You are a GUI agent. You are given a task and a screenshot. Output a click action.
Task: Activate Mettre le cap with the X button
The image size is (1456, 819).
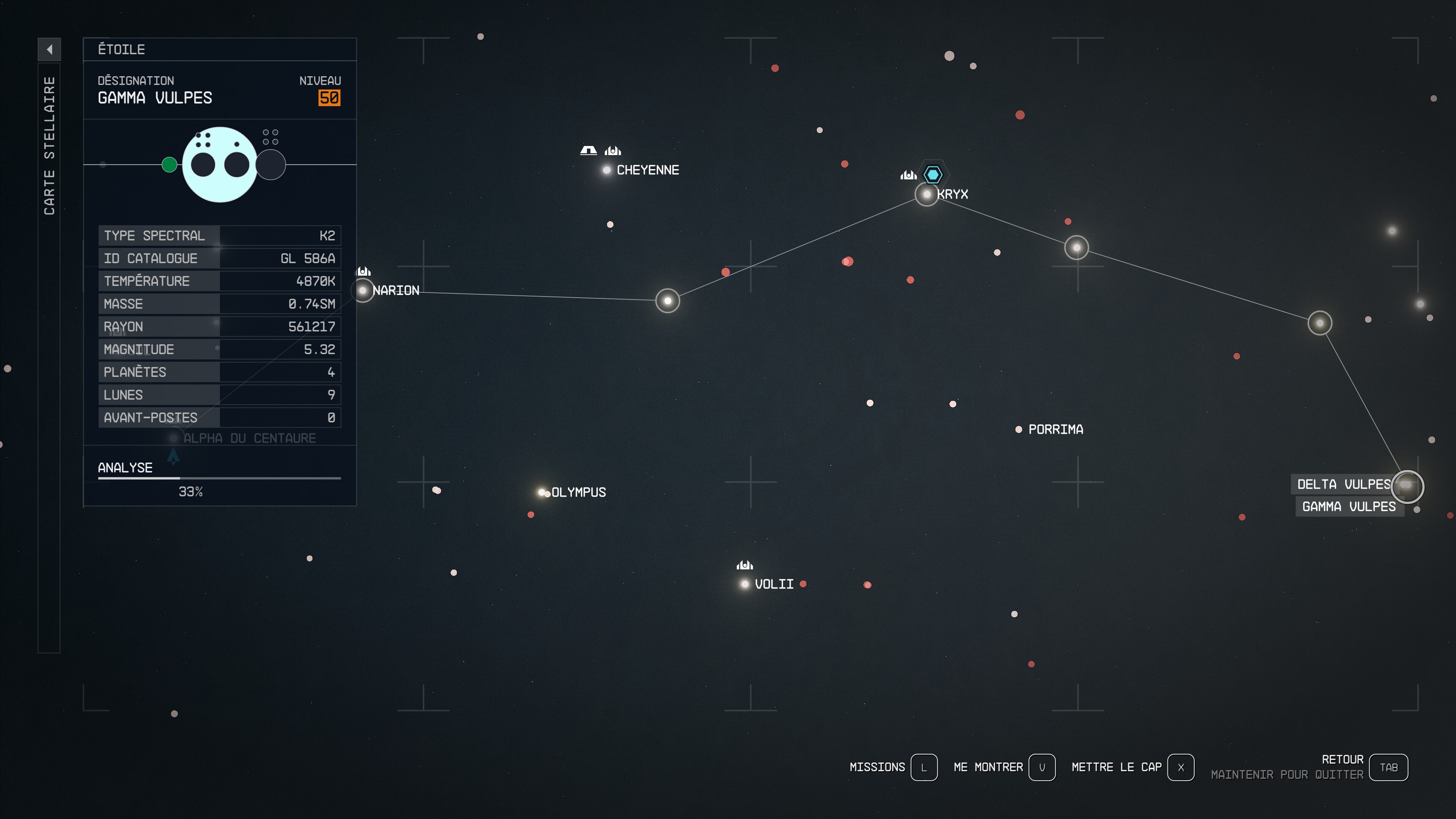[1181, 767]
